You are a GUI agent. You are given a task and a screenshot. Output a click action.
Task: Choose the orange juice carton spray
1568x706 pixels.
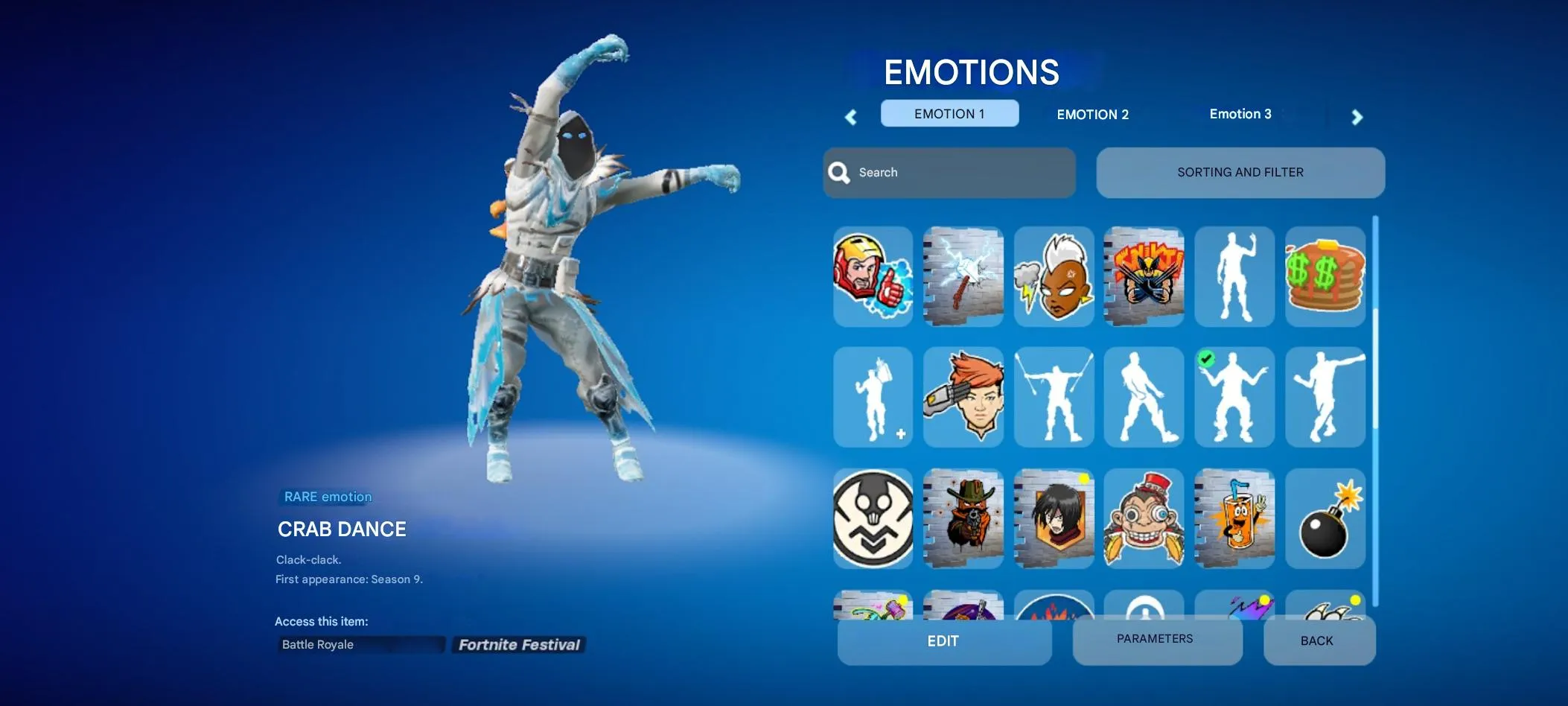click(x=1234, y=518)
